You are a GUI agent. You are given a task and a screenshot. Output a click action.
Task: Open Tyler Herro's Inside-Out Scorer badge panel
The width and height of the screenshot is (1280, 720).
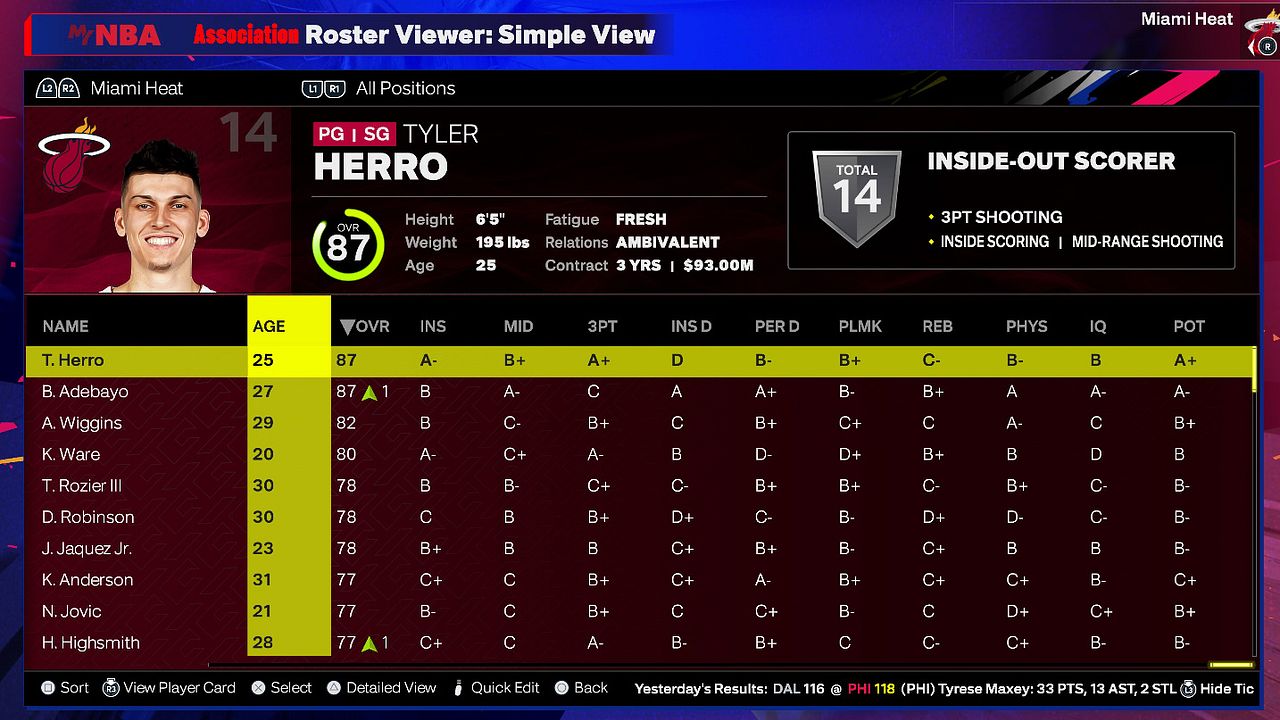[1011, 201]
